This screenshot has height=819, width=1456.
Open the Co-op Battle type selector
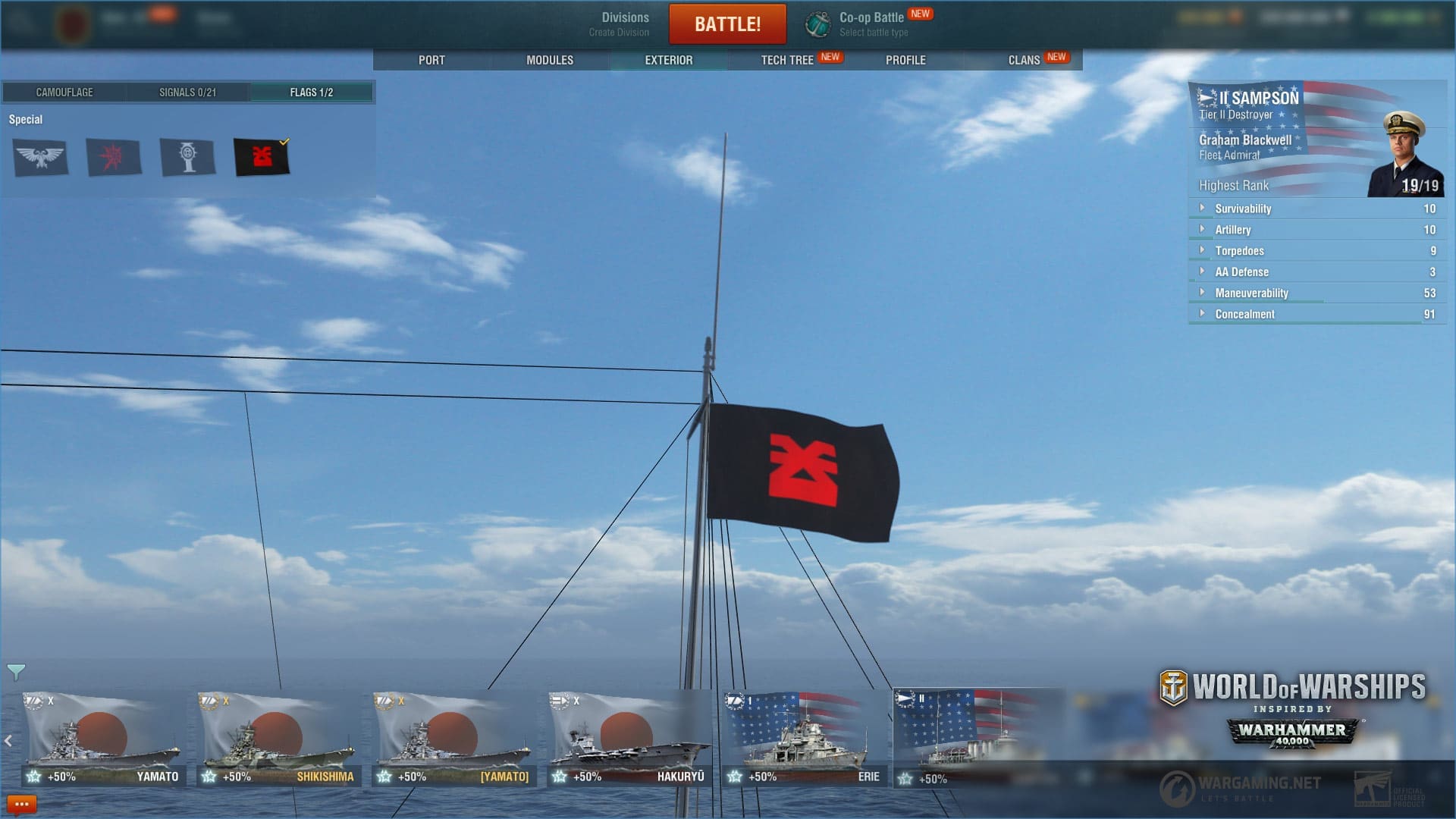pos(872,24)
